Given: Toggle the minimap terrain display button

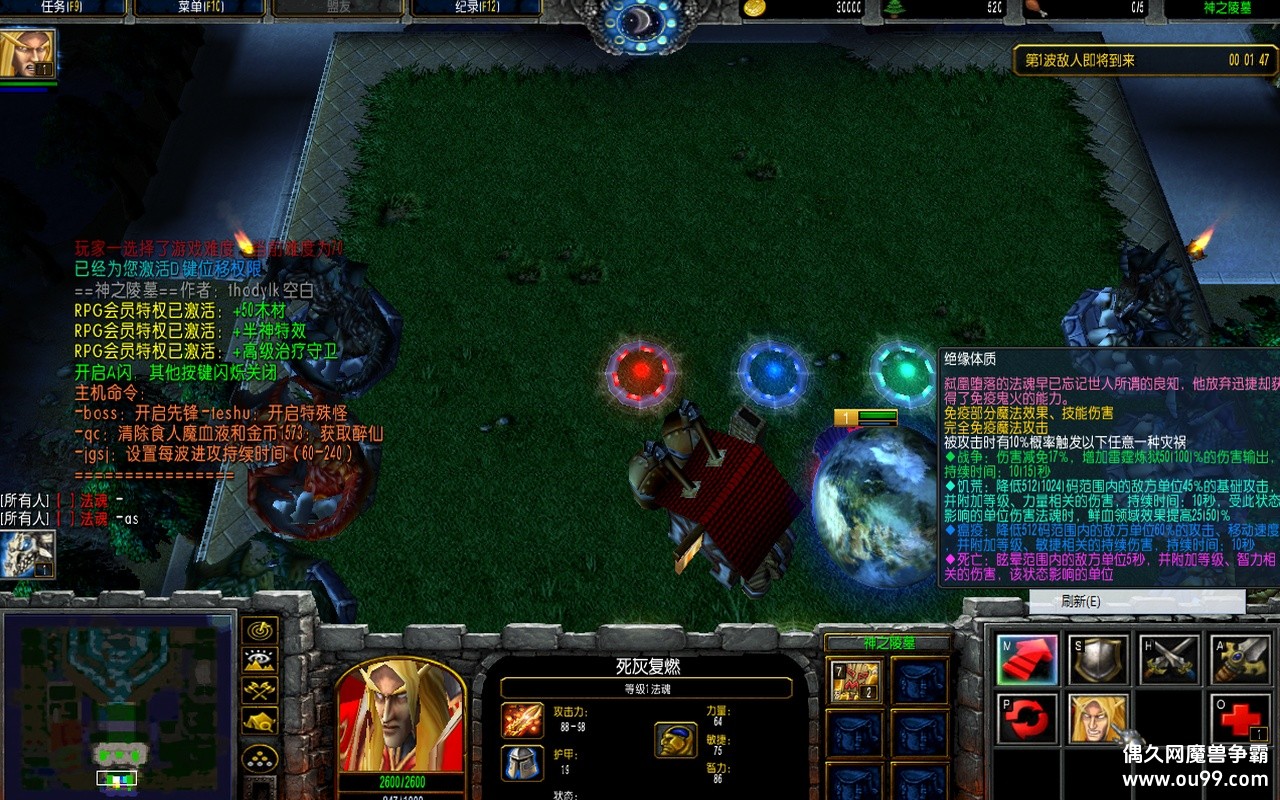Looking at the screenshot, I should [x=260, y=660].
